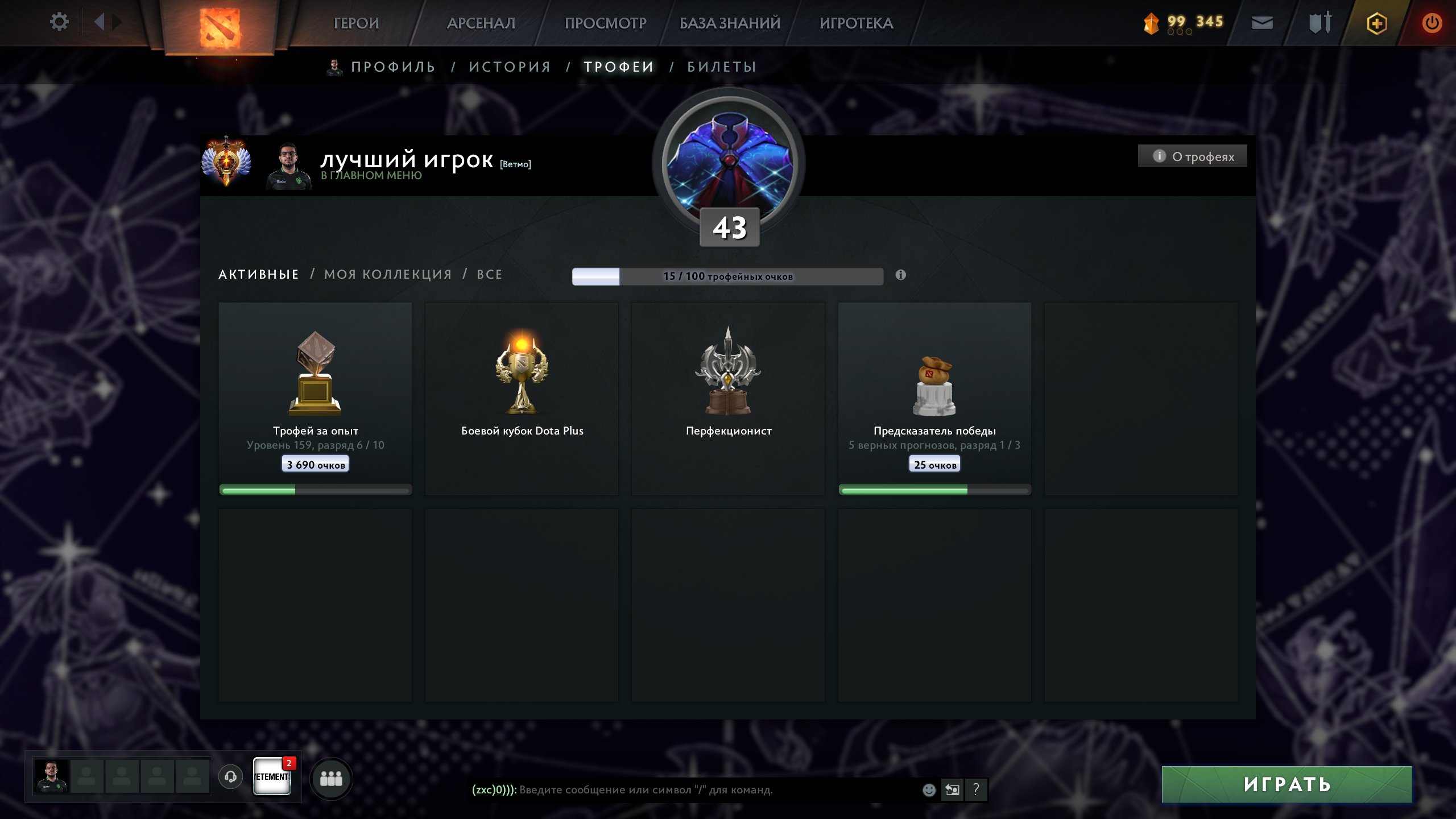Open the БАЗА ЗНАНИЙ menu
The height and width of the screenshot is (819, 1456).
pyautogui.click(x=729, y=24)
